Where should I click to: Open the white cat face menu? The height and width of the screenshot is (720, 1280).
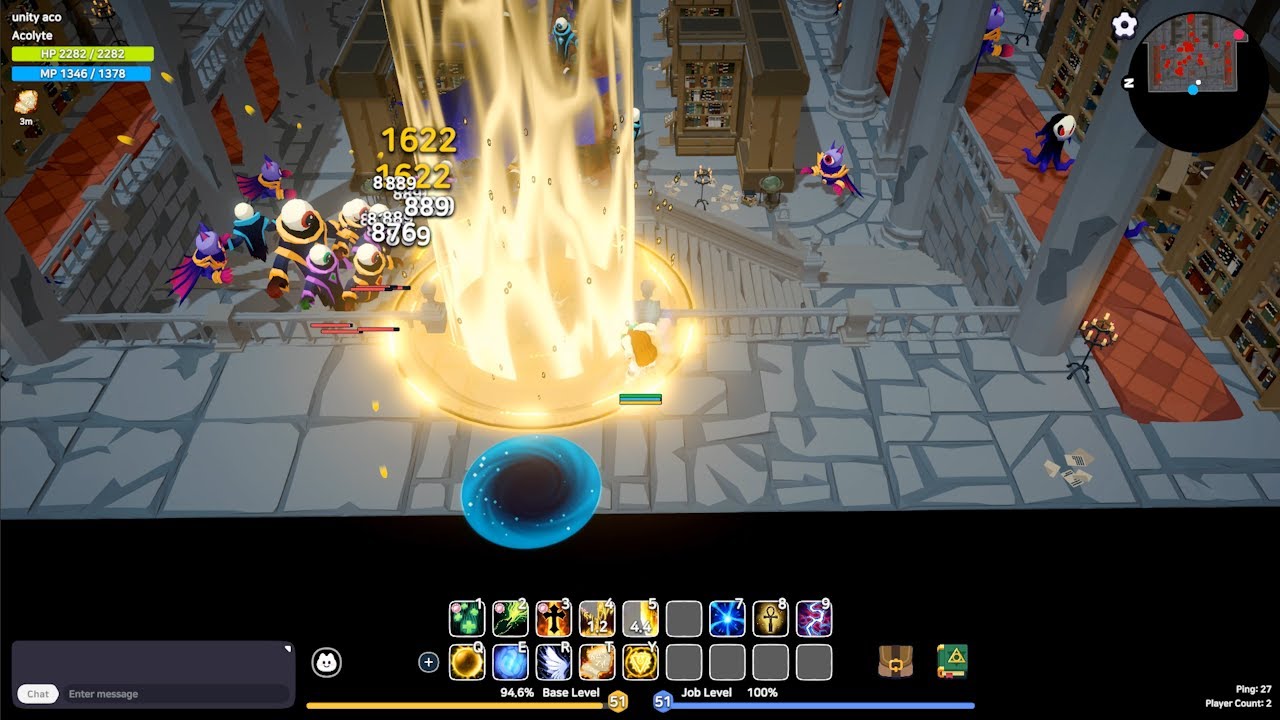(326, 662)
